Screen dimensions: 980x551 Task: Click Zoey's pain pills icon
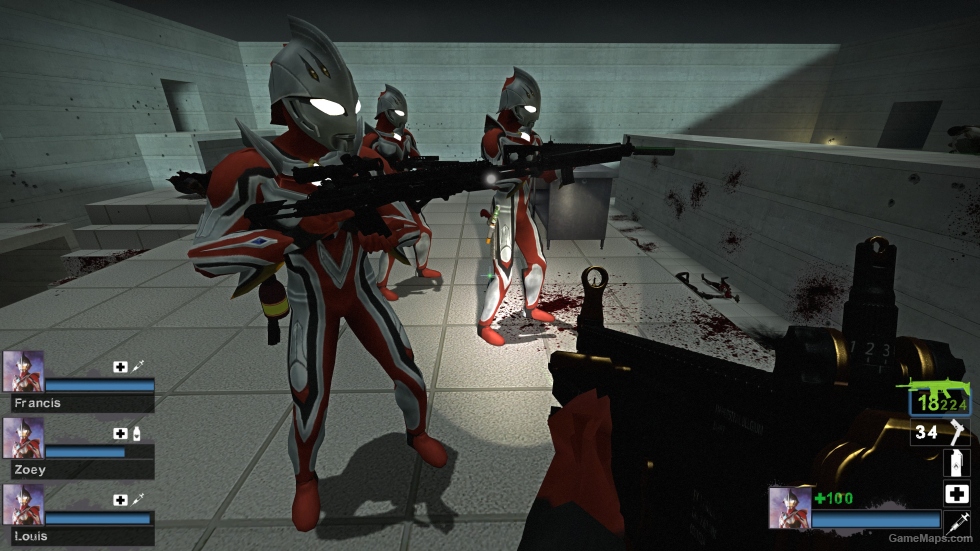[136, 433]
